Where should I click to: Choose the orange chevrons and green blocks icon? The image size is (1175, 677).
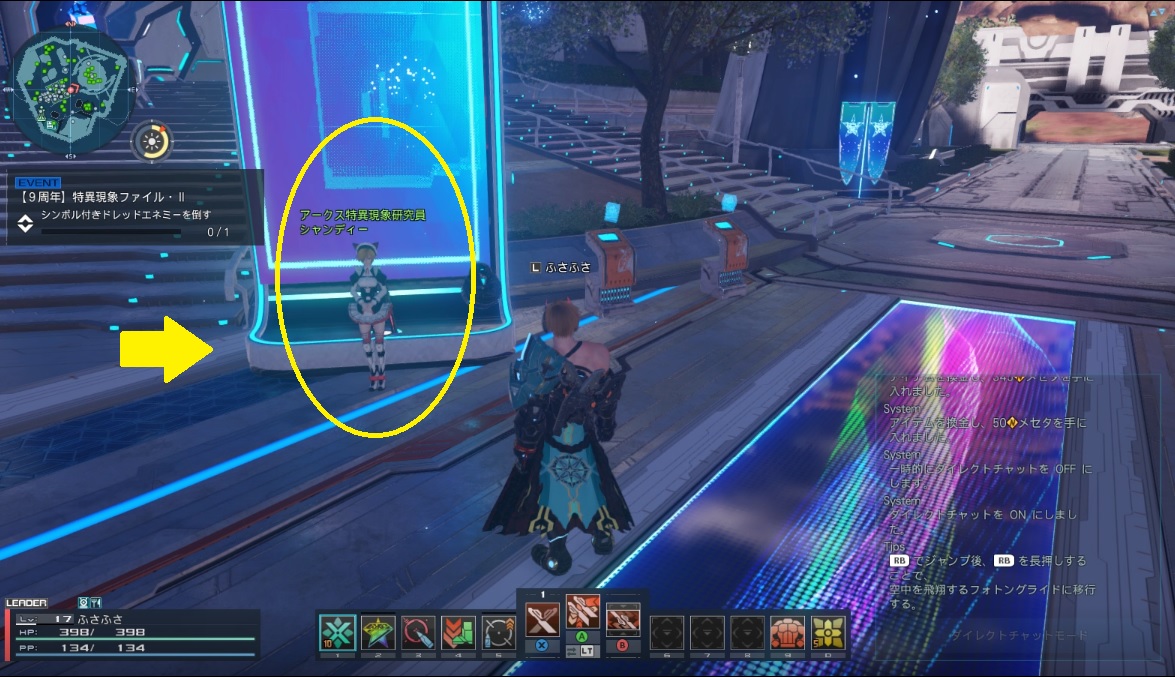tap(458, 632)
